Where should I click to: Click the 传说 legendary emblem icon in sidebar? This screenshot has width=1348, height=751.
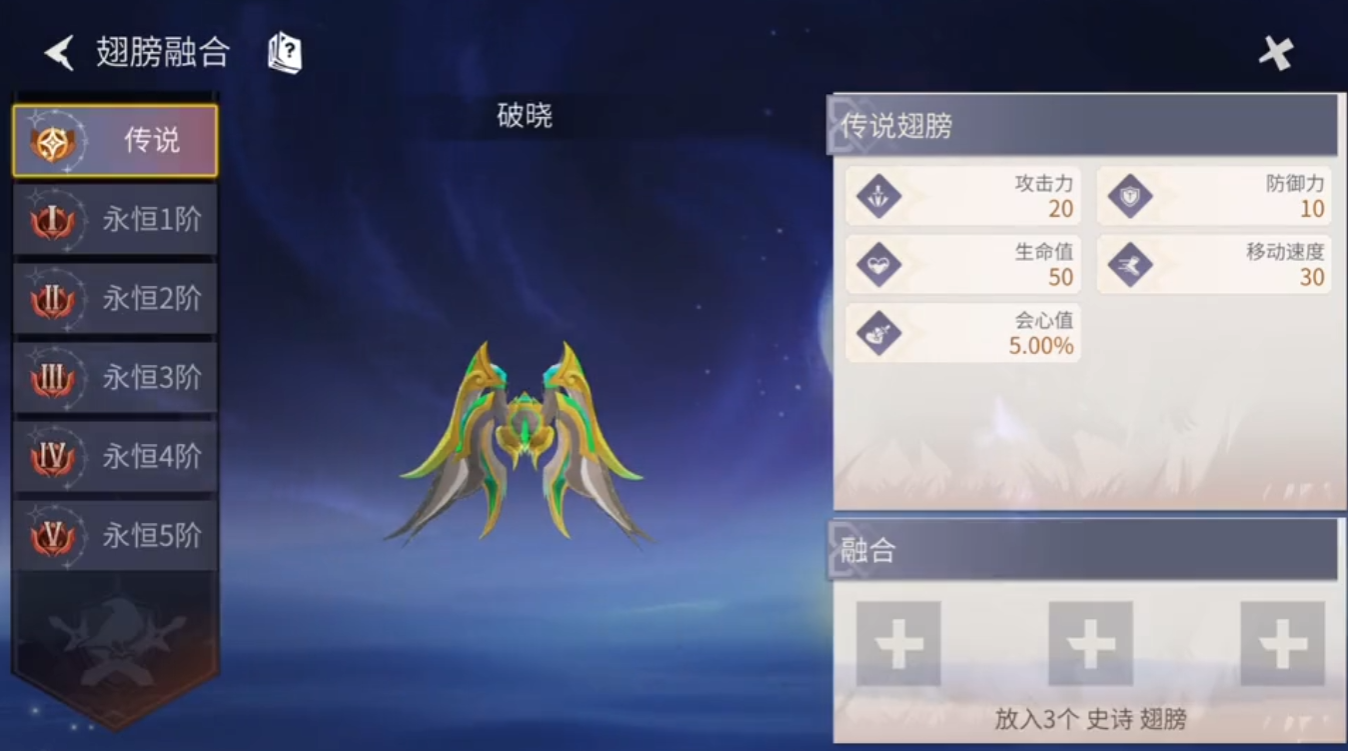pyautogui.click(x=55, y=140)
